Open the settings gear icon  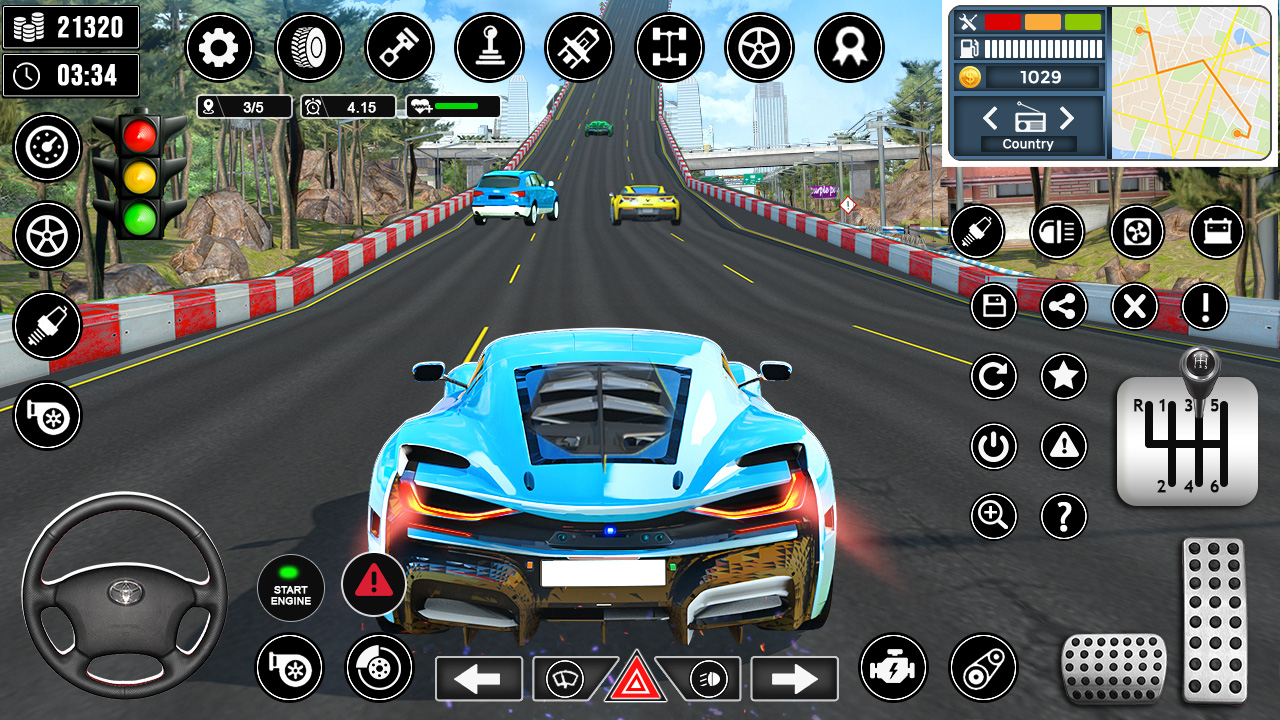click(220, 47)
